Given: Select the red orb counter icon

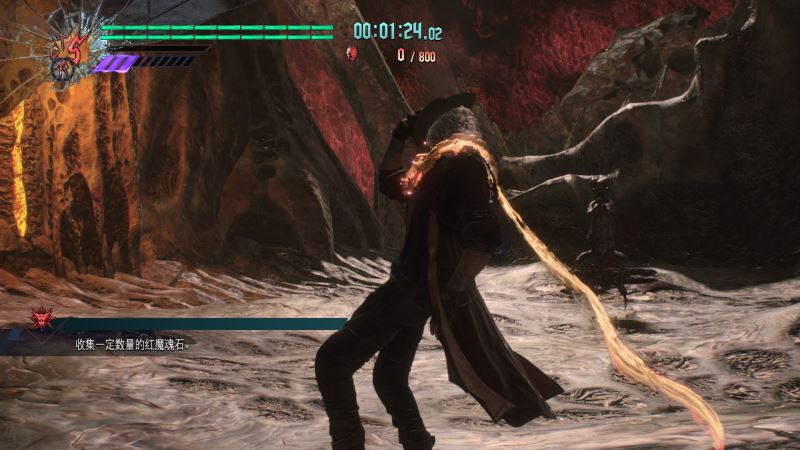Looking at the screenshot, I should (x=351, y=54).
